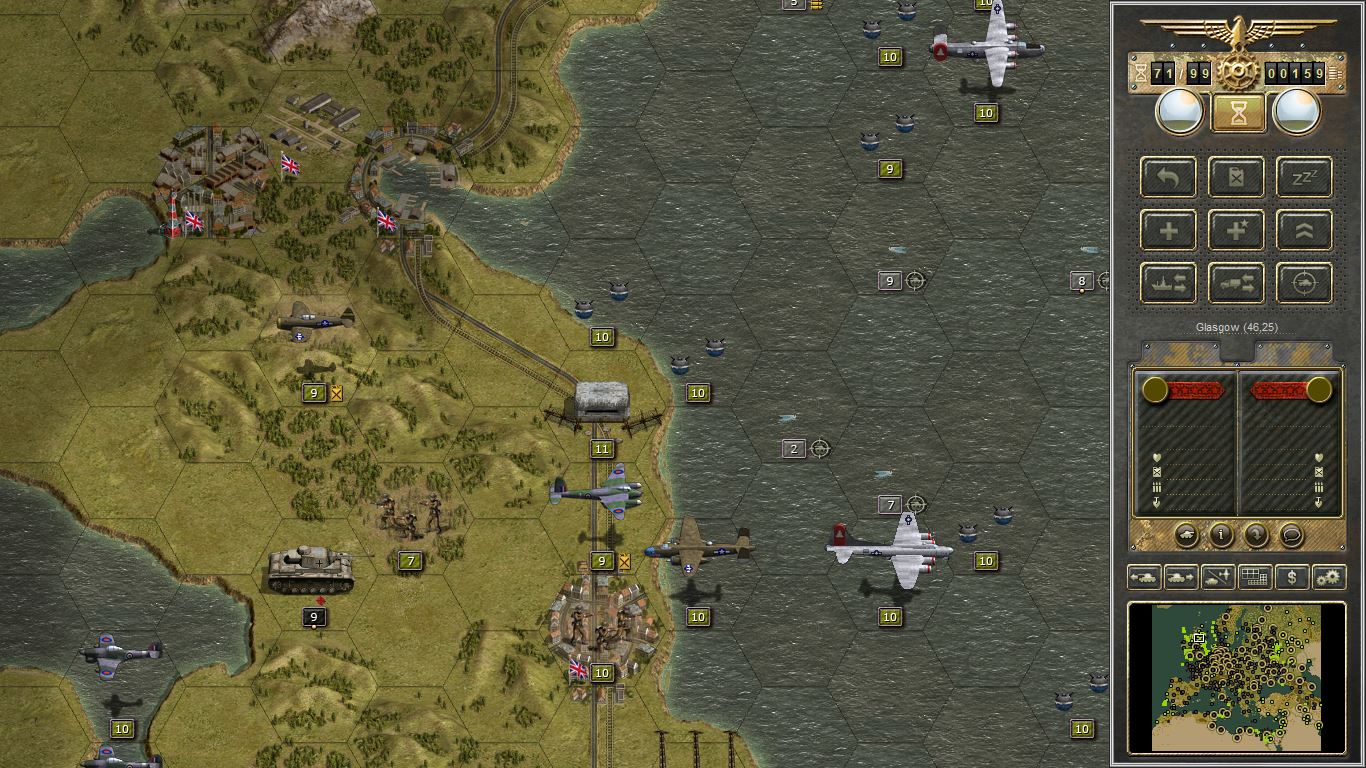1366x768 pixels.
Task: Click the fuel canister supply button
Action: 1236,177
